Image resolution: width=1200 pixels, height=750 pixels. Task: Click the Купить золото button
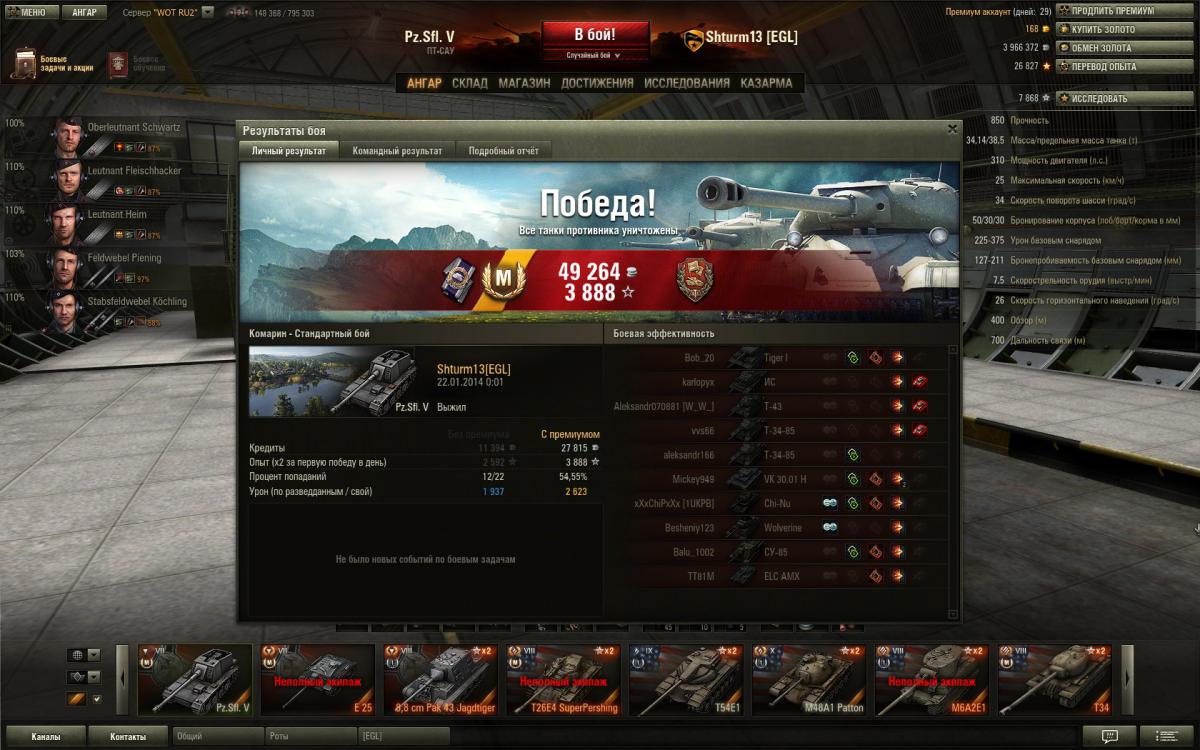point(1110,29)
